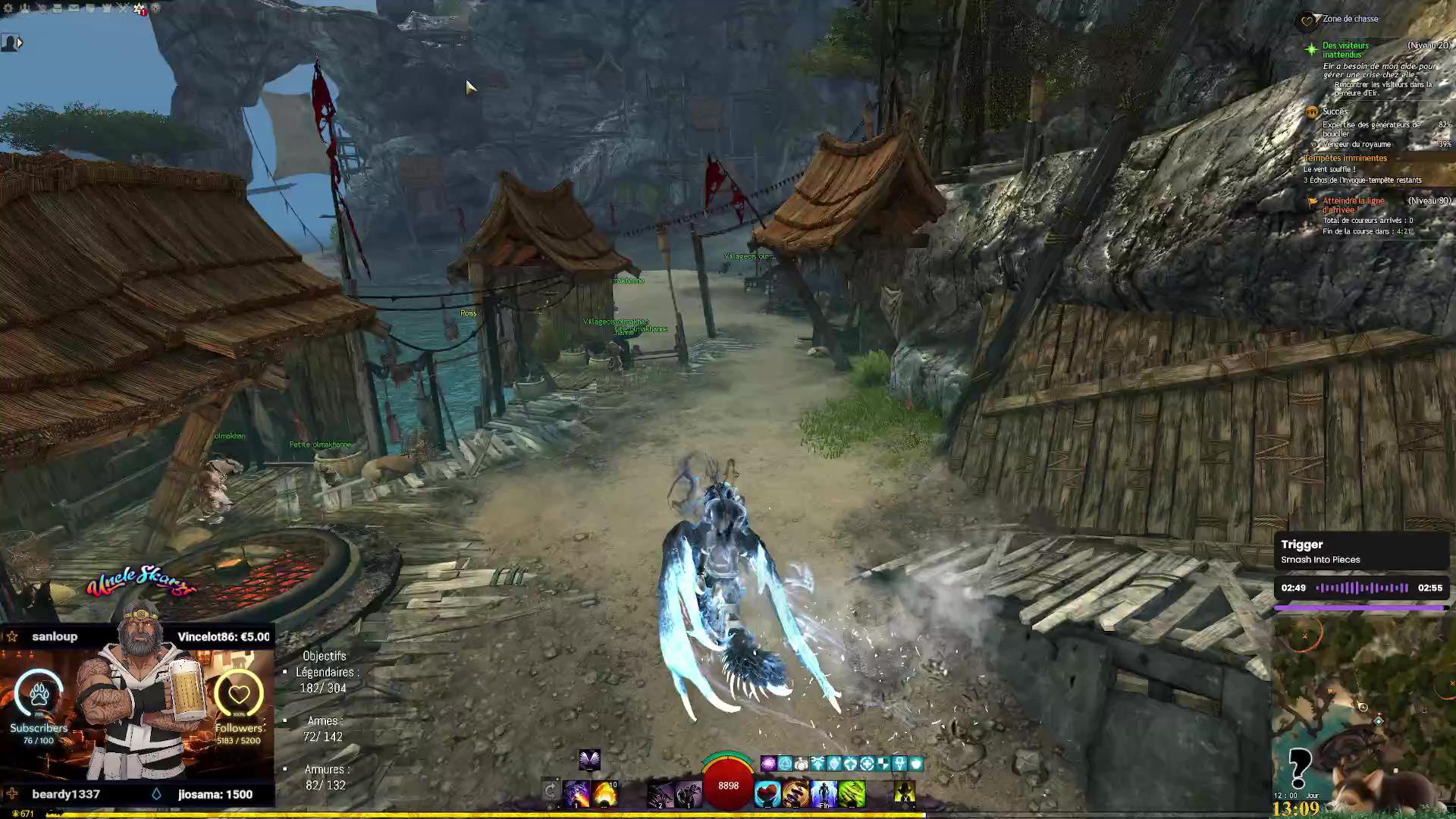Activate the icy figure utility skill
1456x819 pixels.
tap(824, 794)
